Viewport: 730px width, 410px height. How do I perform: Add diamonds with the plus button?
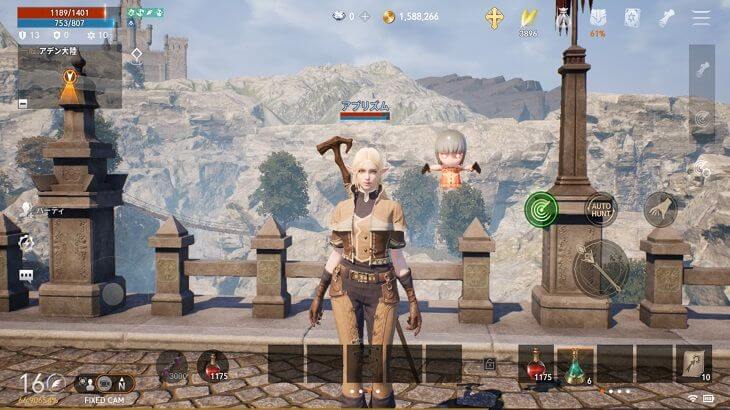[365, 17]
